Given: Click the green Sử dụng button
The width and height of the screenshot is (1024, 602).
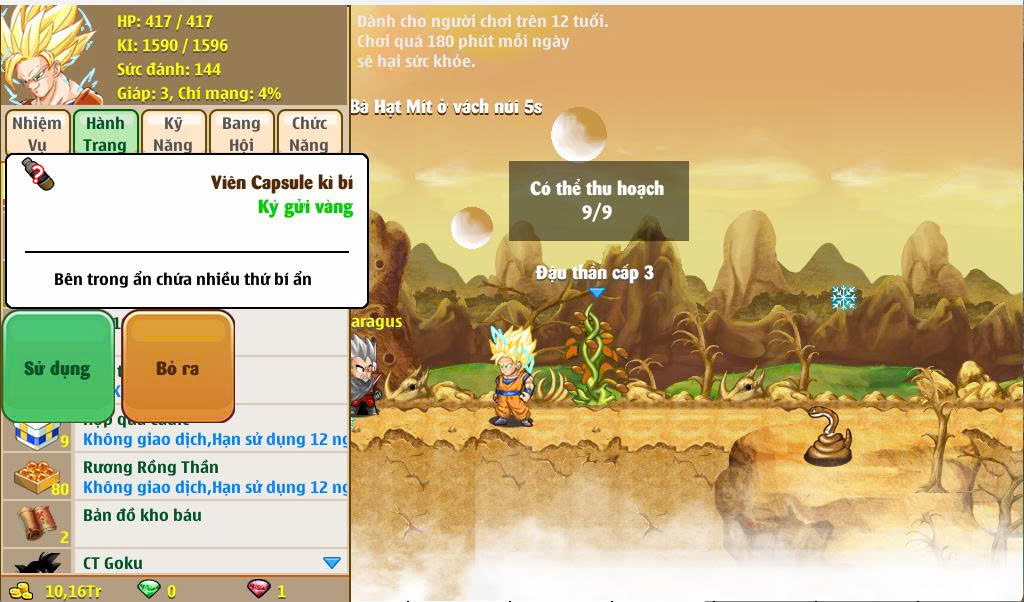Looking at the screenshot, I should (58, 367).
